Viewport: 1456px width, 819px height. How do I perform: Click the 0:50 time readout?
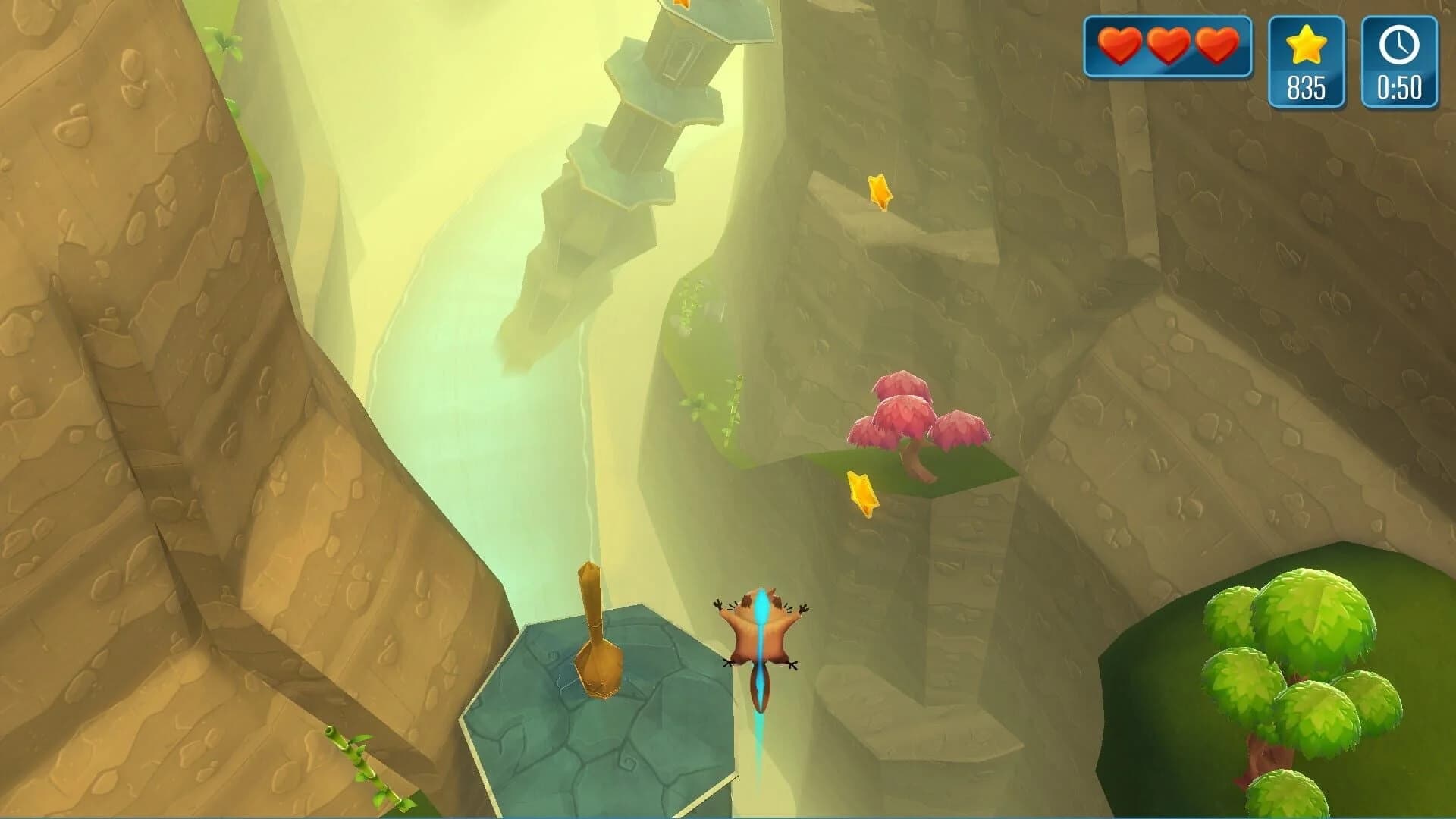tap(1401, 87)
